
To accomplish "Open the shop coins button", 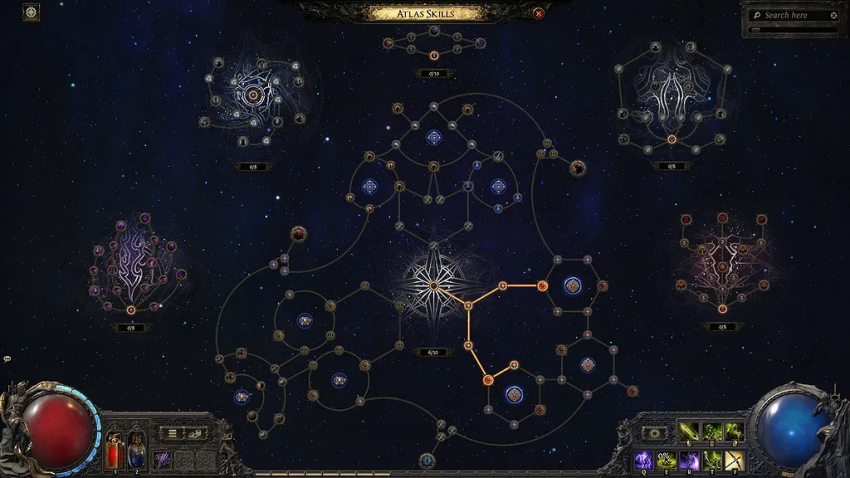I will (x=196, y=433).
